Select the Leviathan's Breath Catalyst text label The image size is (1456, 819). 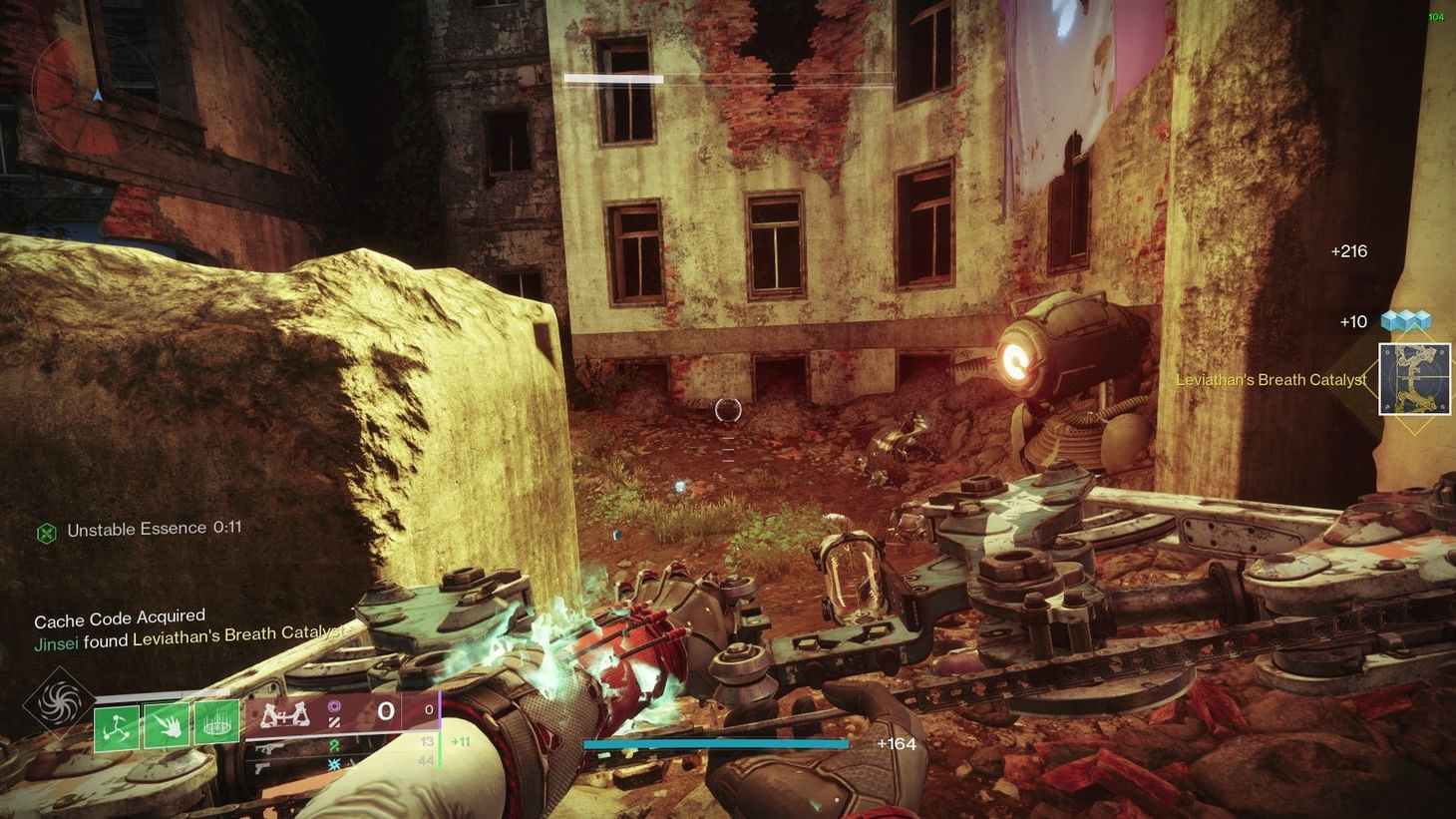point(1272,380)
